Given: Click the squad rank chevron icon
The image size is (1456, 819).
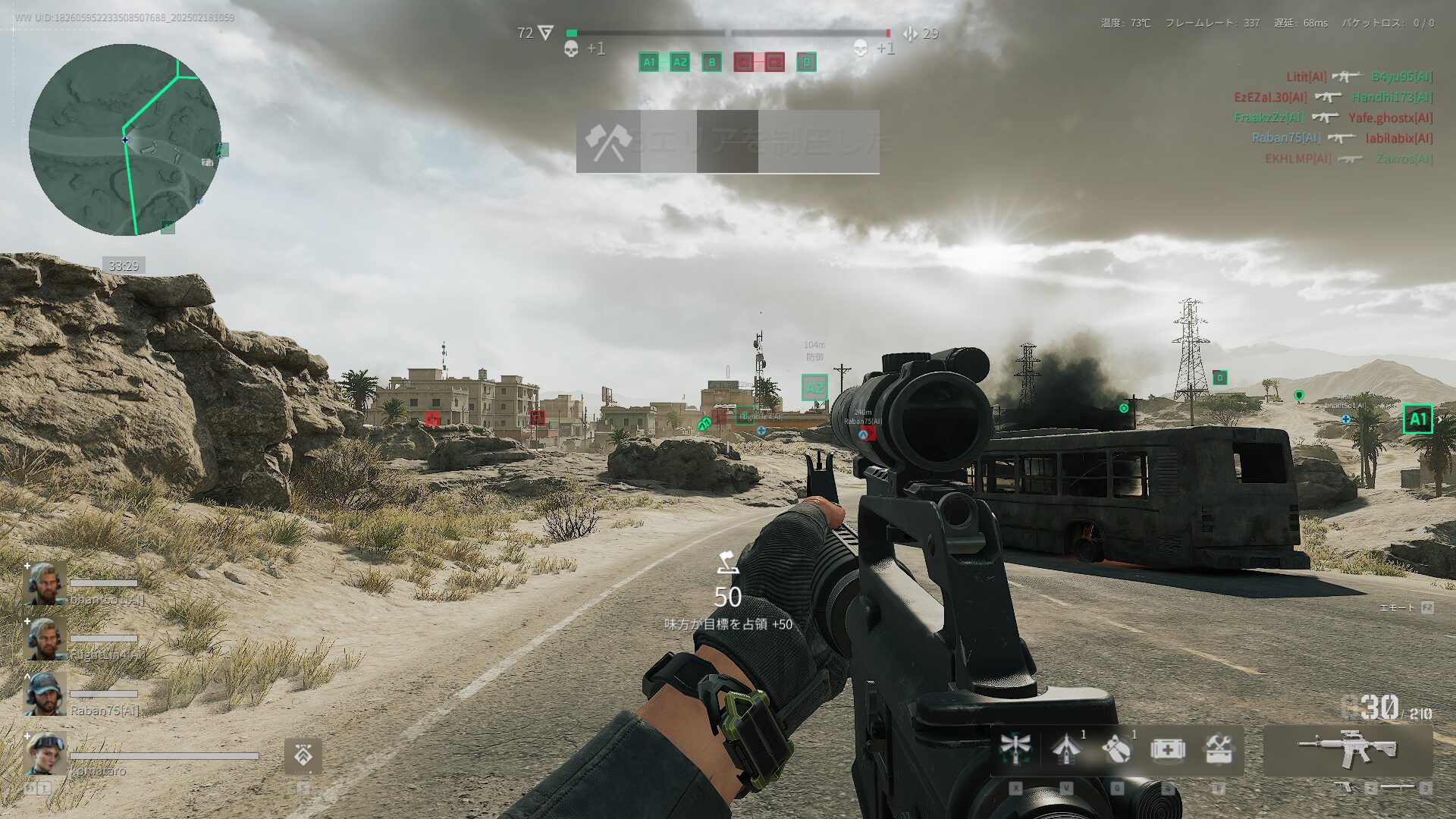Looking at the screenshot, I should (x=303, y=755).
